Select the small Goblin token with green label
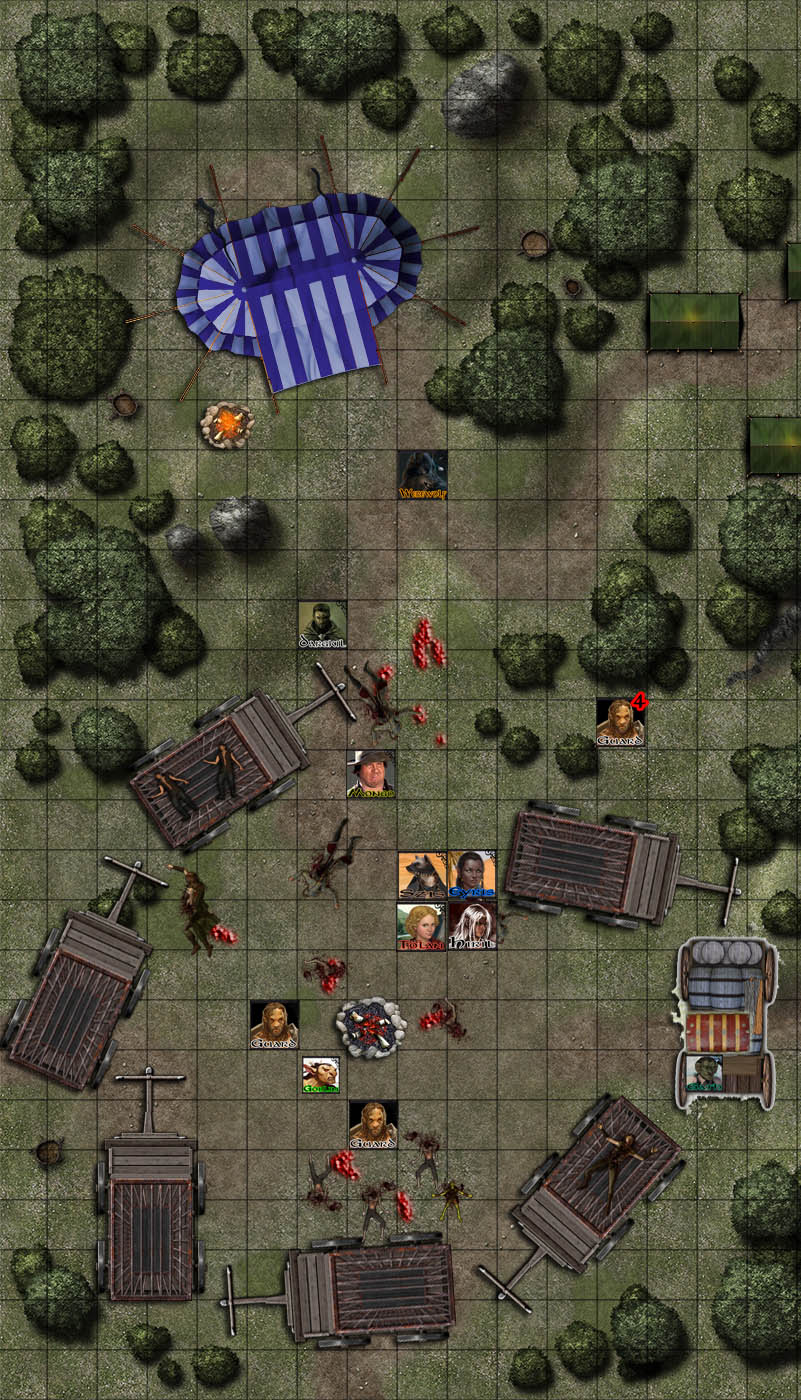Image resolution: width=801 pixels, height=1400 pixels. point(321,1075)
